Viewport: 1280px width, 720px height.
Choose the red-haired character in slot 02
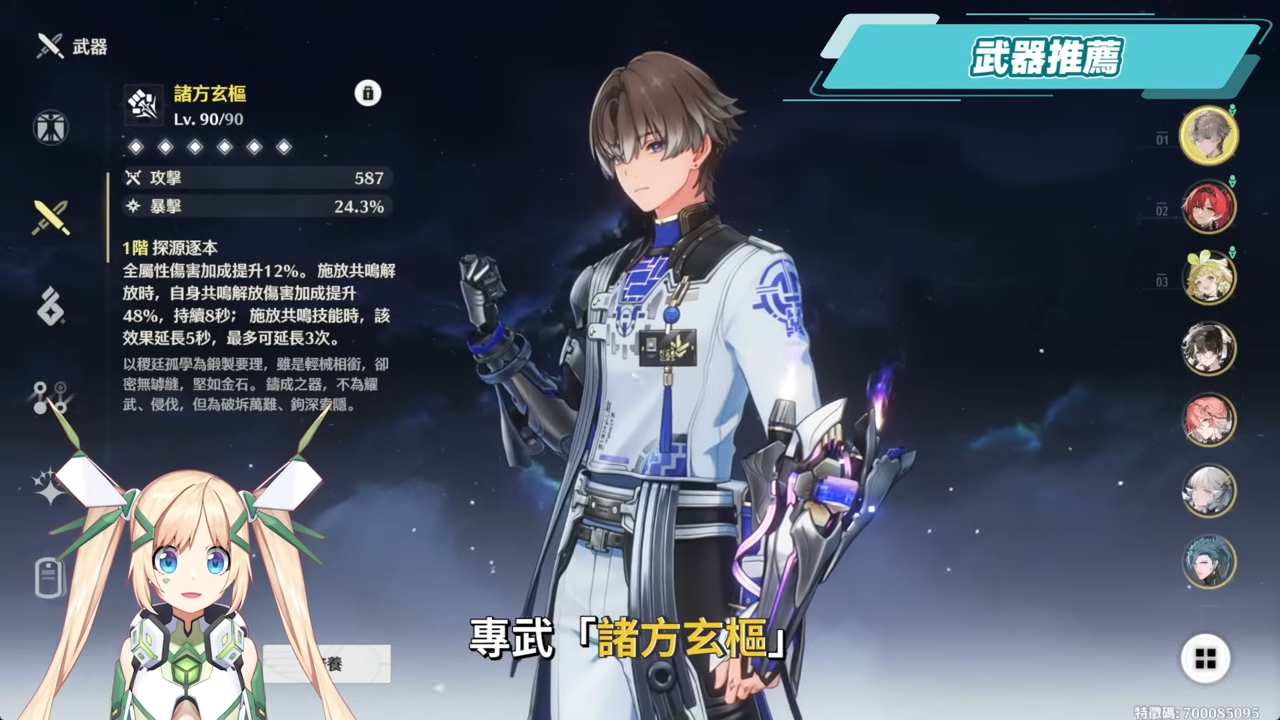coord(1208,207)
